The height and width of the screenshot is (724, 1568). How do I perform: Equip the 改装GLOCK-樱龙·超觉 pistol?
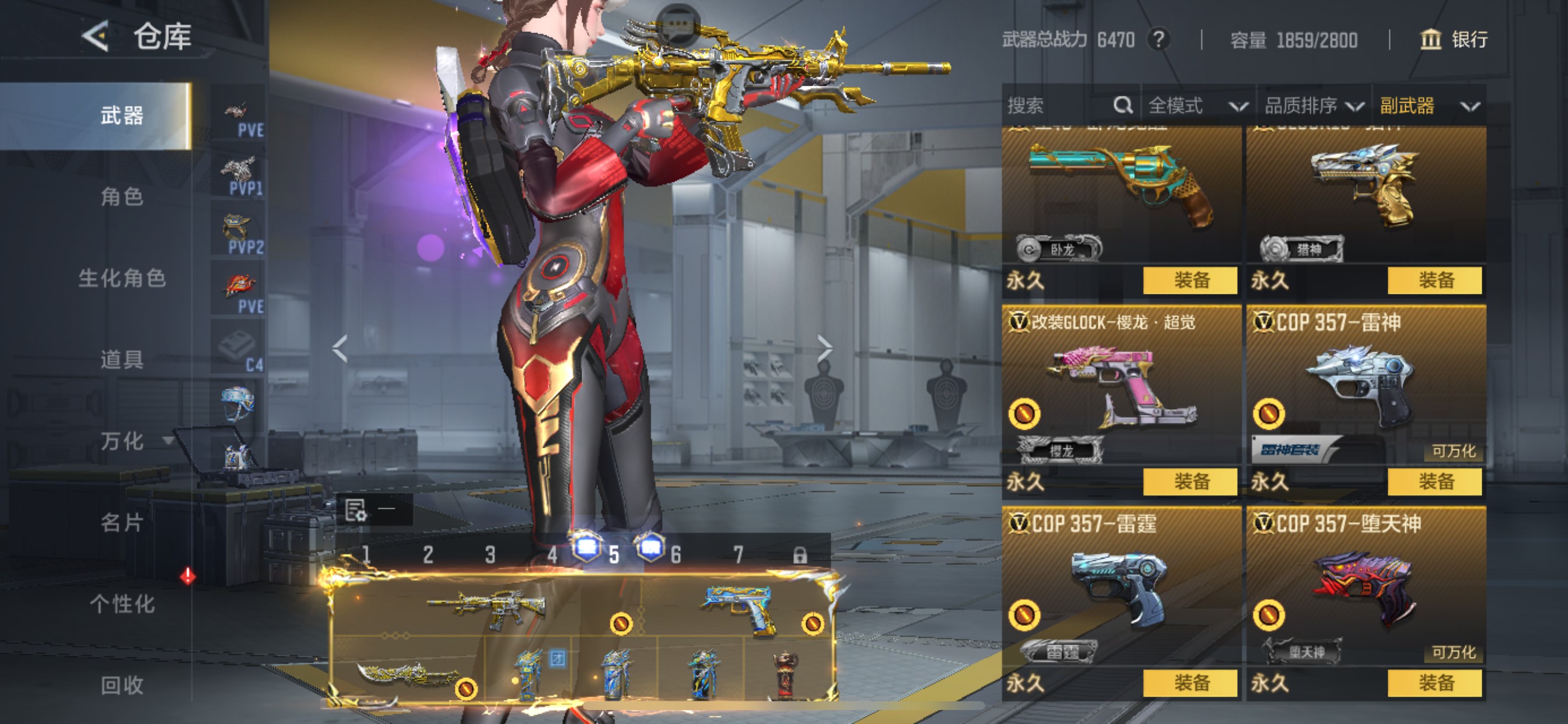(1190, 482)
